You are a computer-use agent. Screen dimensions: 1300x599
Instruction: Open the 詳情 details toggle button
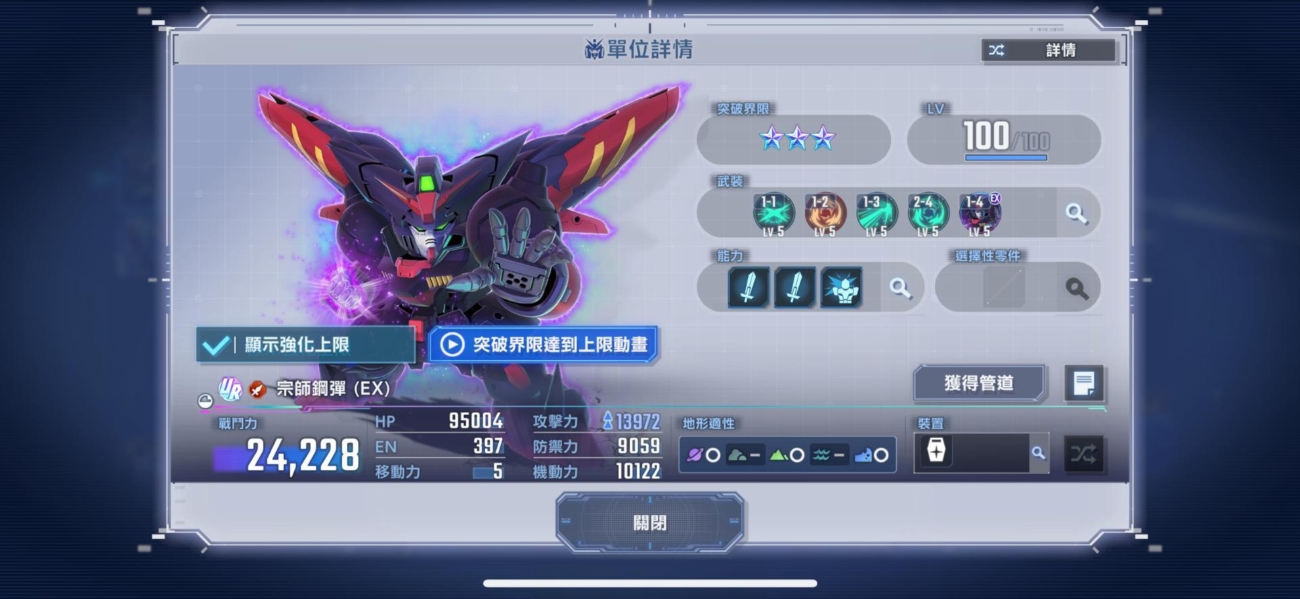1048,50
